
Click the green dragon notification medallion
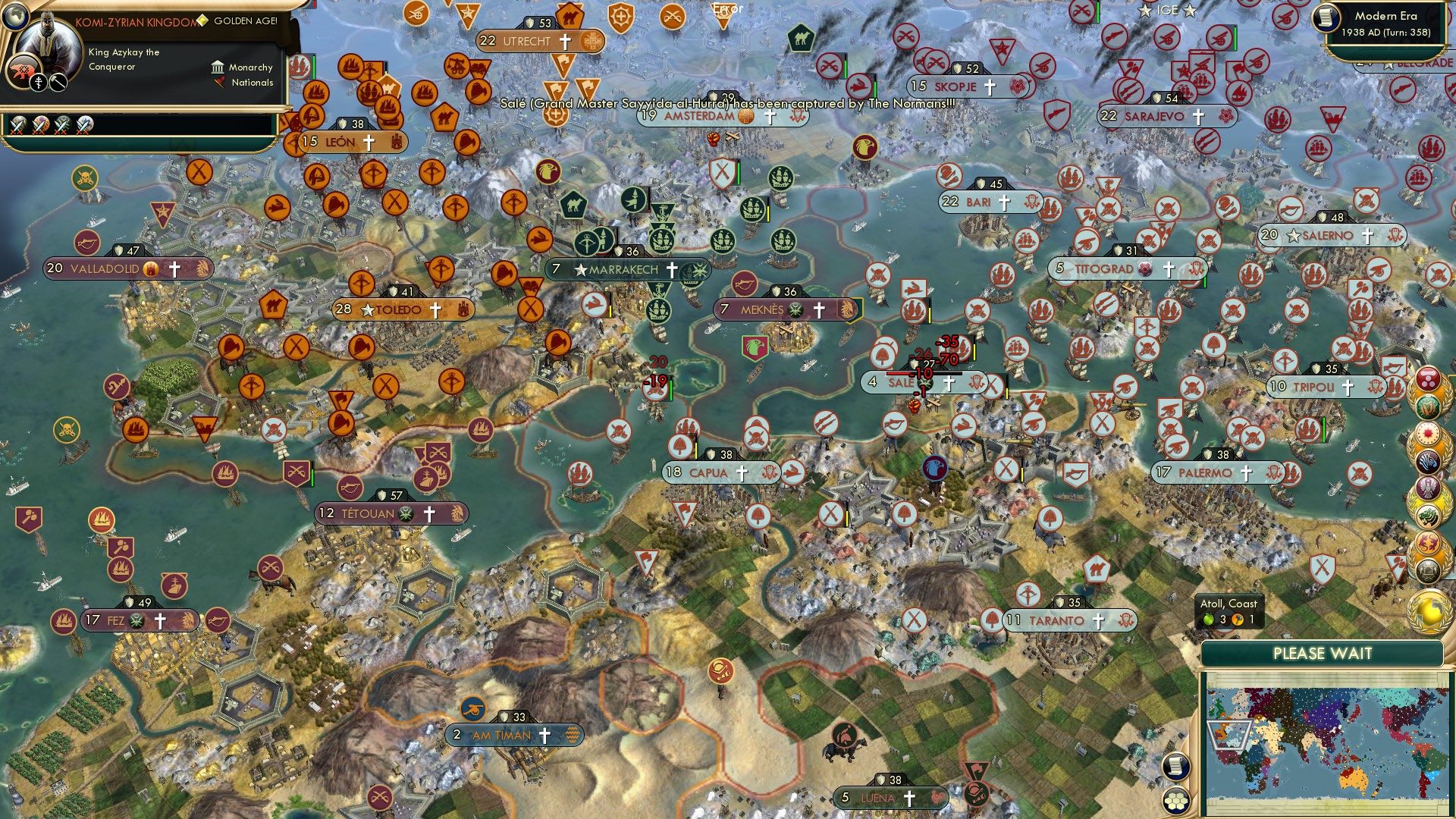pyautogui.click(x=1428, y=515)
